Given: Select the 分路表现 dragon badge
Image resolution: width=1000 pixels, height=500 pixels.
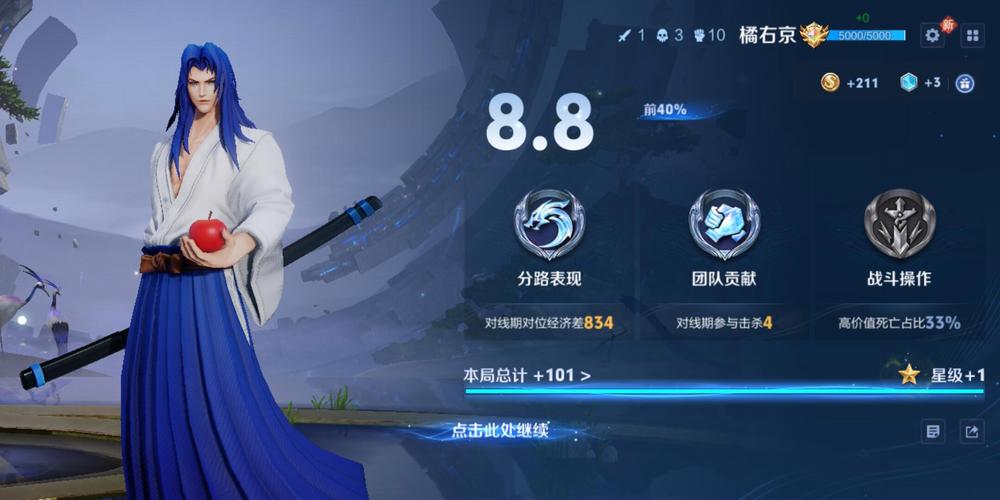Looking at the screenshot, I should point(549,224).
